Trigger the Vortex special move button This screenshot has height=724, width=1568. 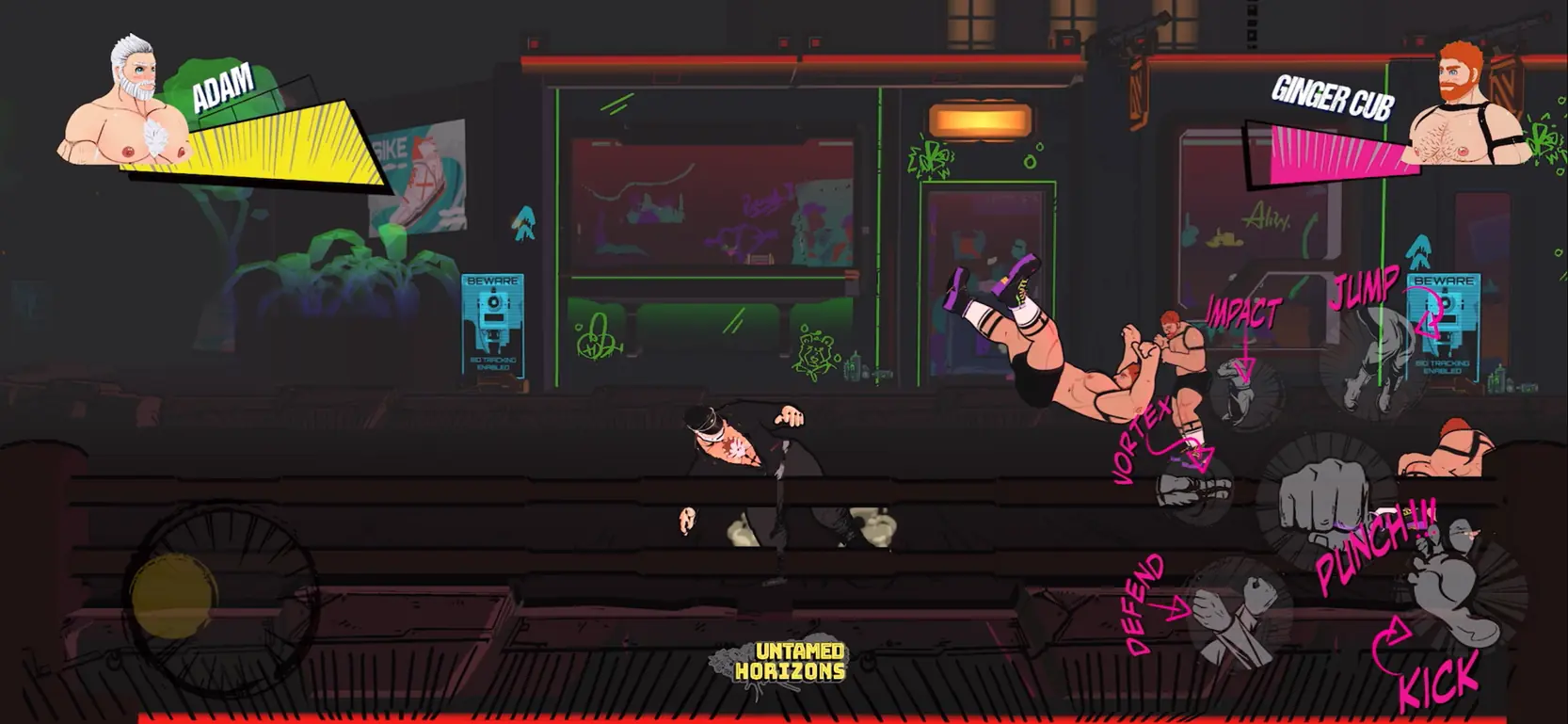pos(1193,485)
